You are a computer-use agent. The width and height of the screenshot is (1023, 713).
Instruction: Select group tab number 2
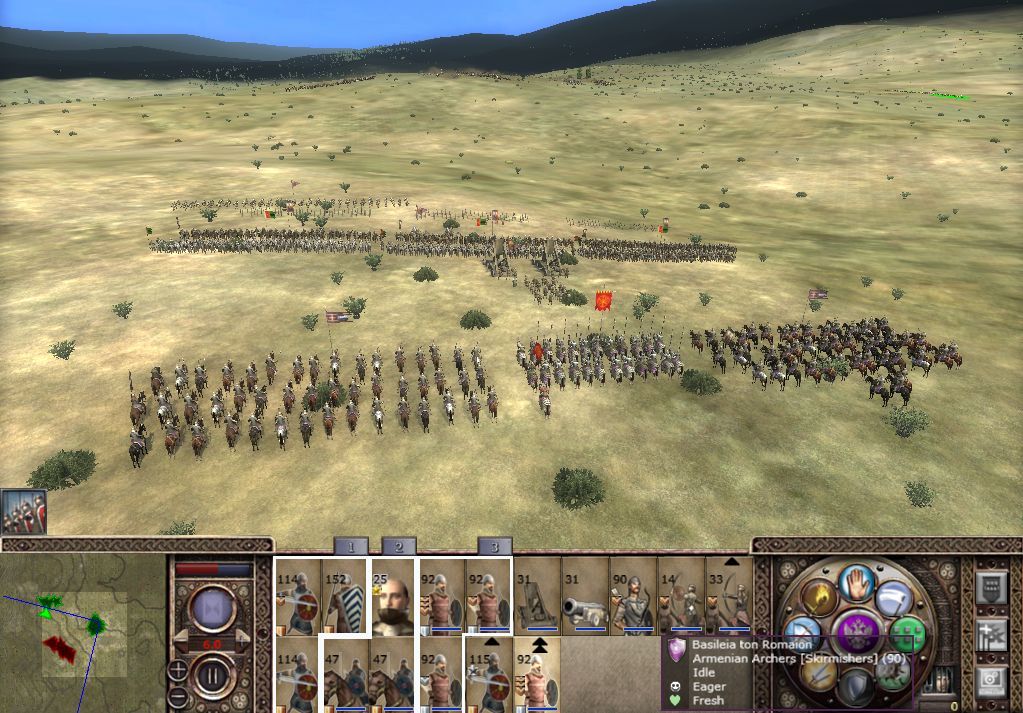(x=398, y=546)
